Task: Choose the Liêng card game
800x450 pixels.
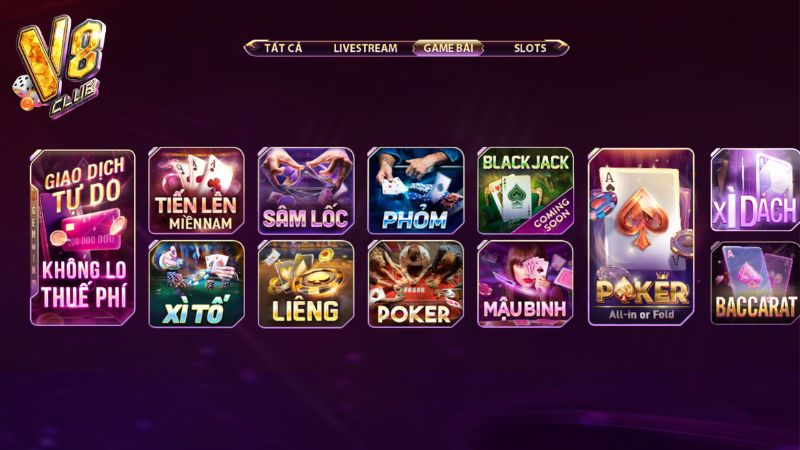Action: click(x=305, y=284)
